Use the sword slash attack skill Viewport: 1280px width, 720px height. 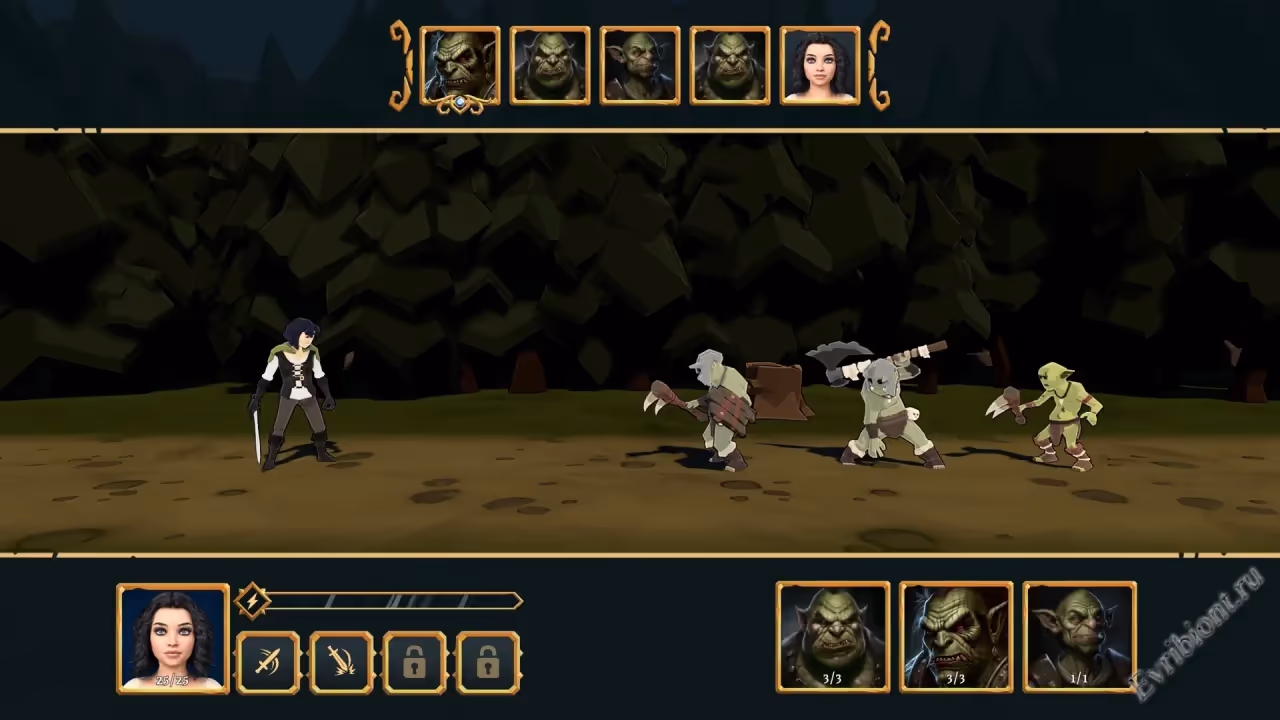click(x=267, y=662)
